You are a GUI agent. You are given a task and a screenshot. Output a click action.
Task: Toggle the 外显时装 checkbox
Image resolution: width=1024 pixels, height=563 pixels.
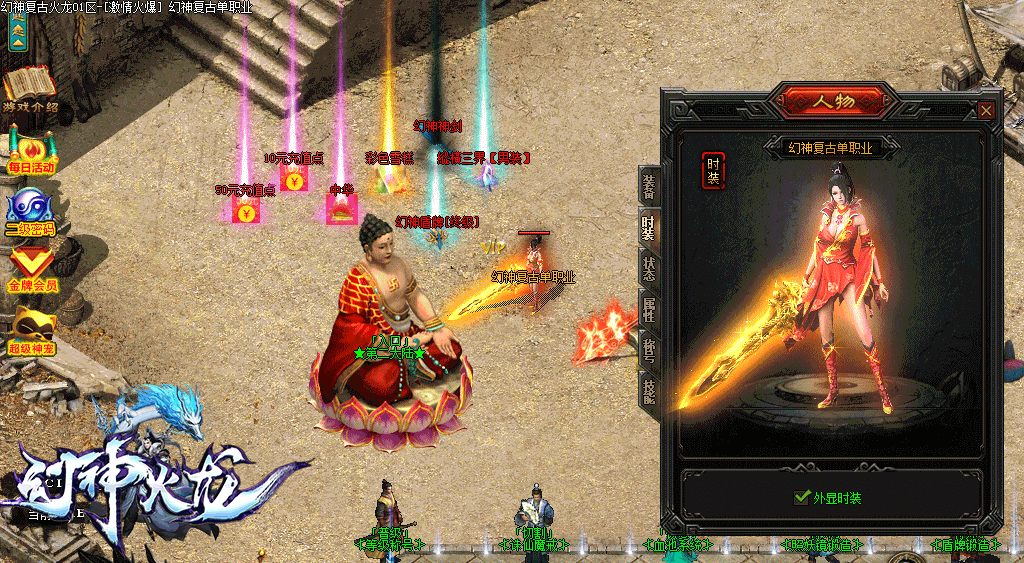click(800, 497)
